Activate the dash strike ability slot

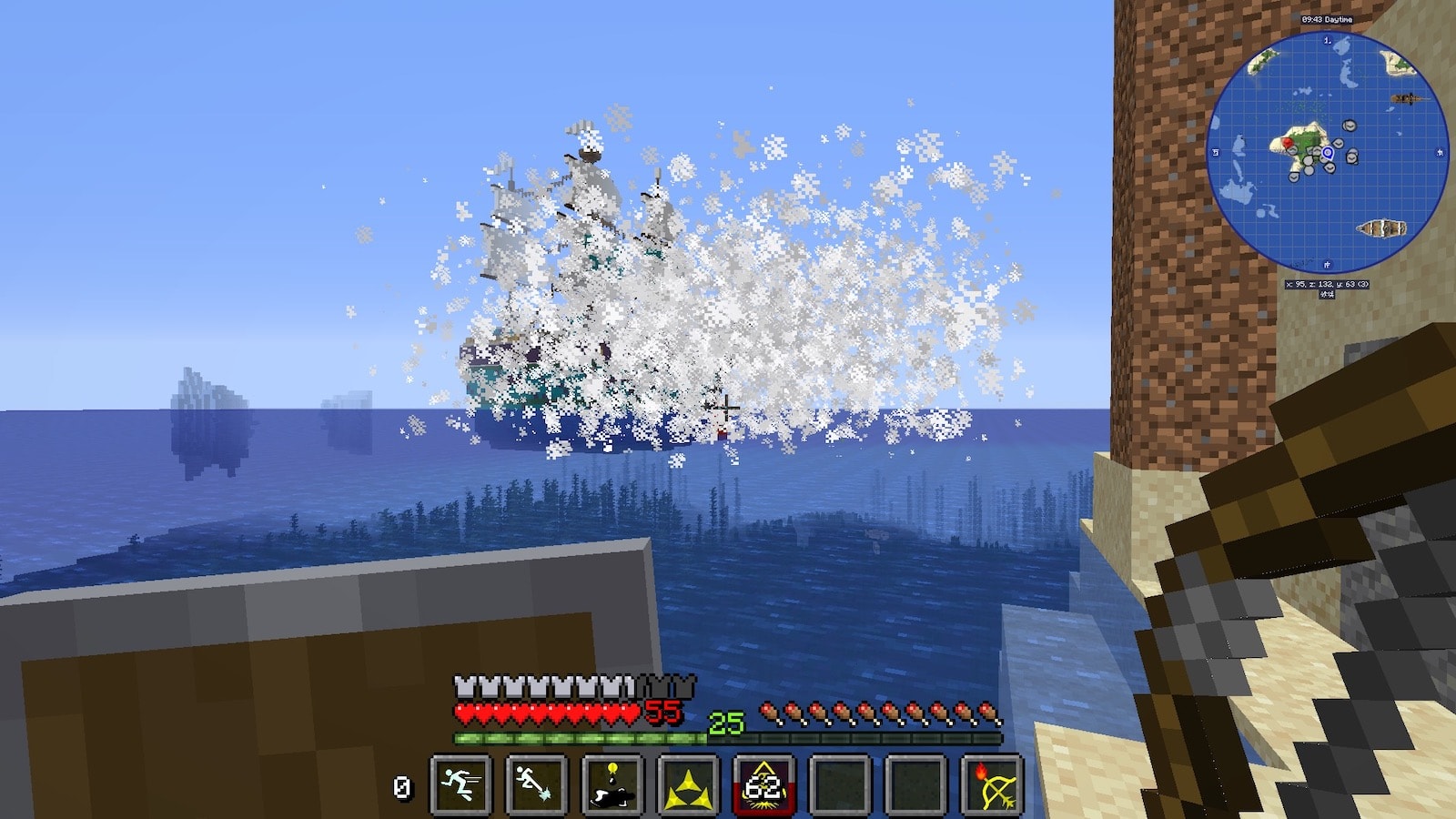536,784
